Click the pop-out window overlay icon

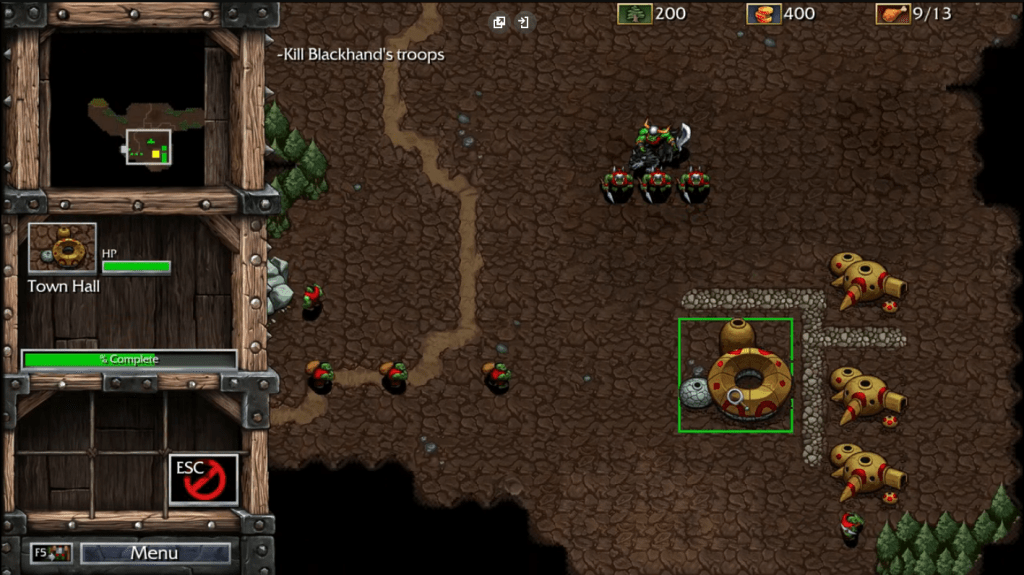[499, 22]
